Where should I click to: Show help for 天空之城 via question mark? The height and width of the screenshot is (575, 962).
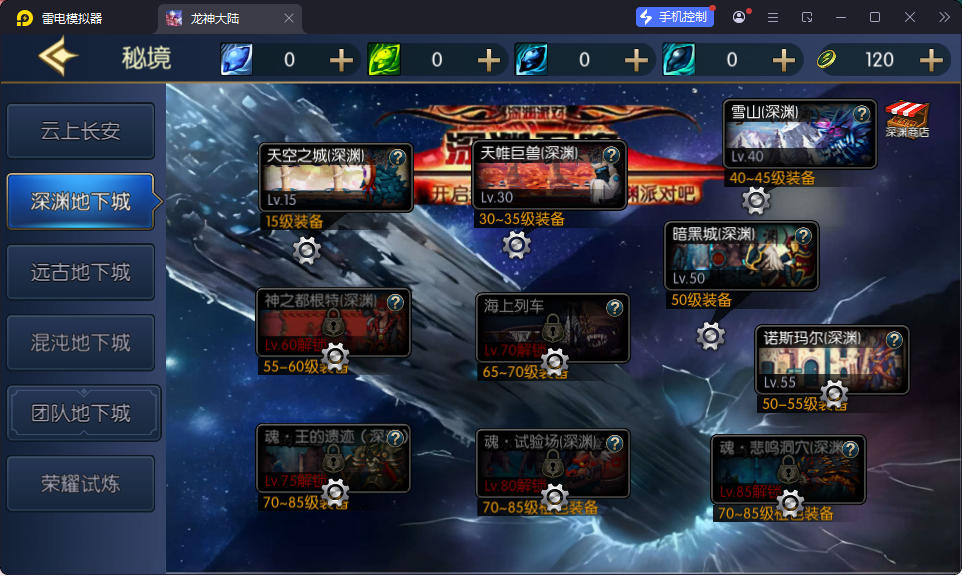[397, 157]
